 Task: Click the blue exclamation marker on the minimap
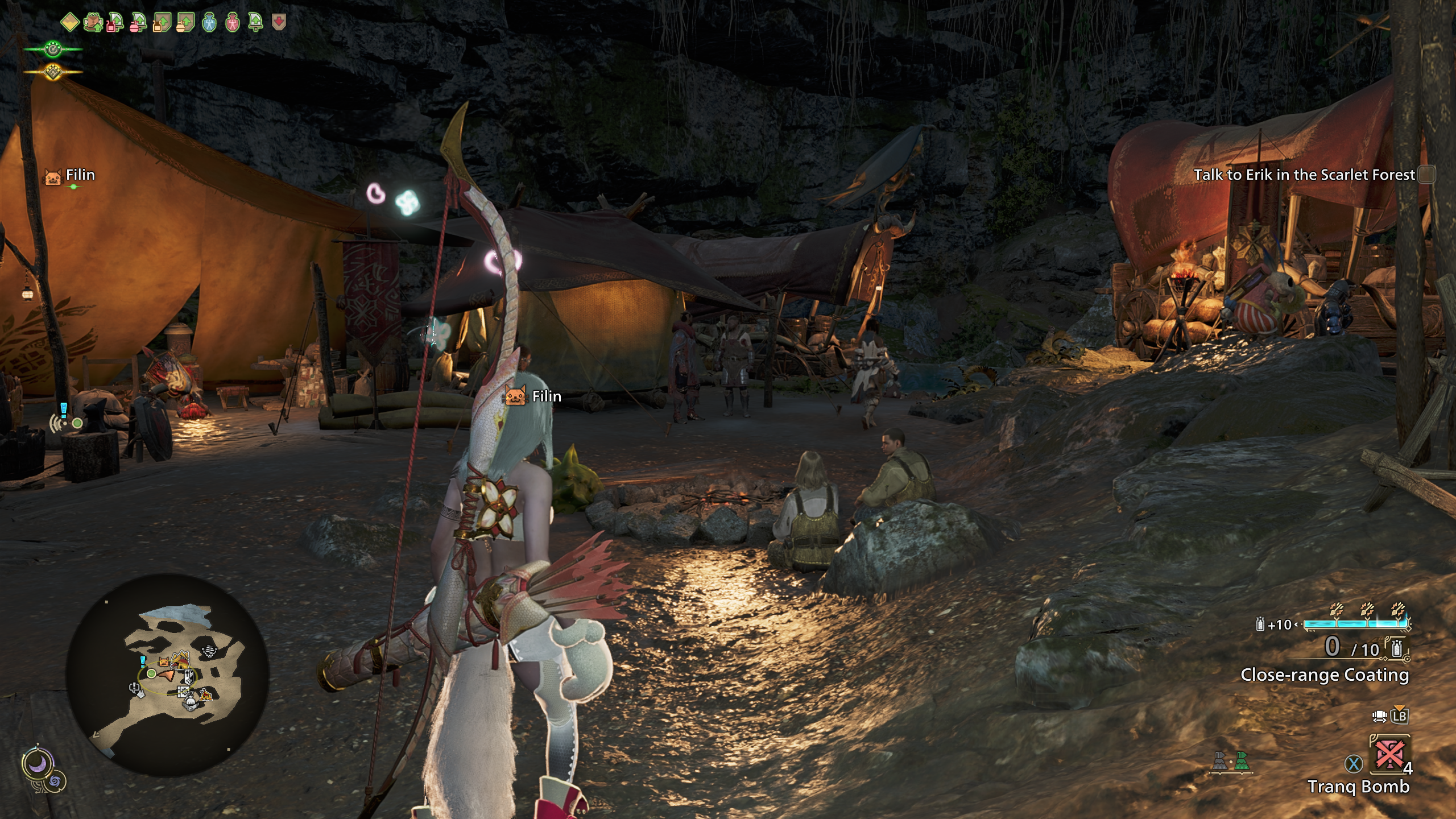tap(143, 660)
